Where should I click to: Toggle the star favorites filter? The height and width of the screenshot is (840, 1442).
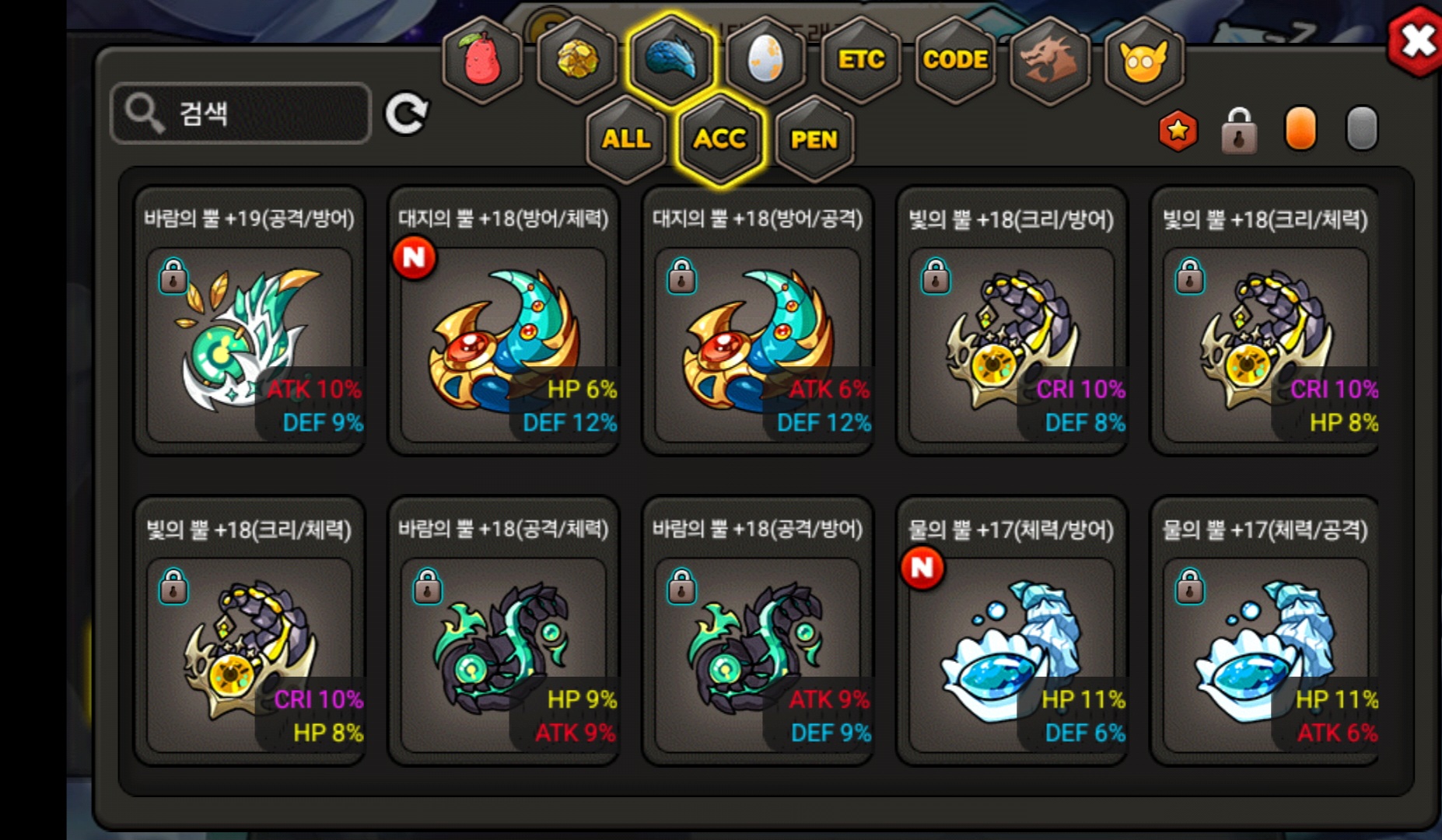tap(1178, 131)
